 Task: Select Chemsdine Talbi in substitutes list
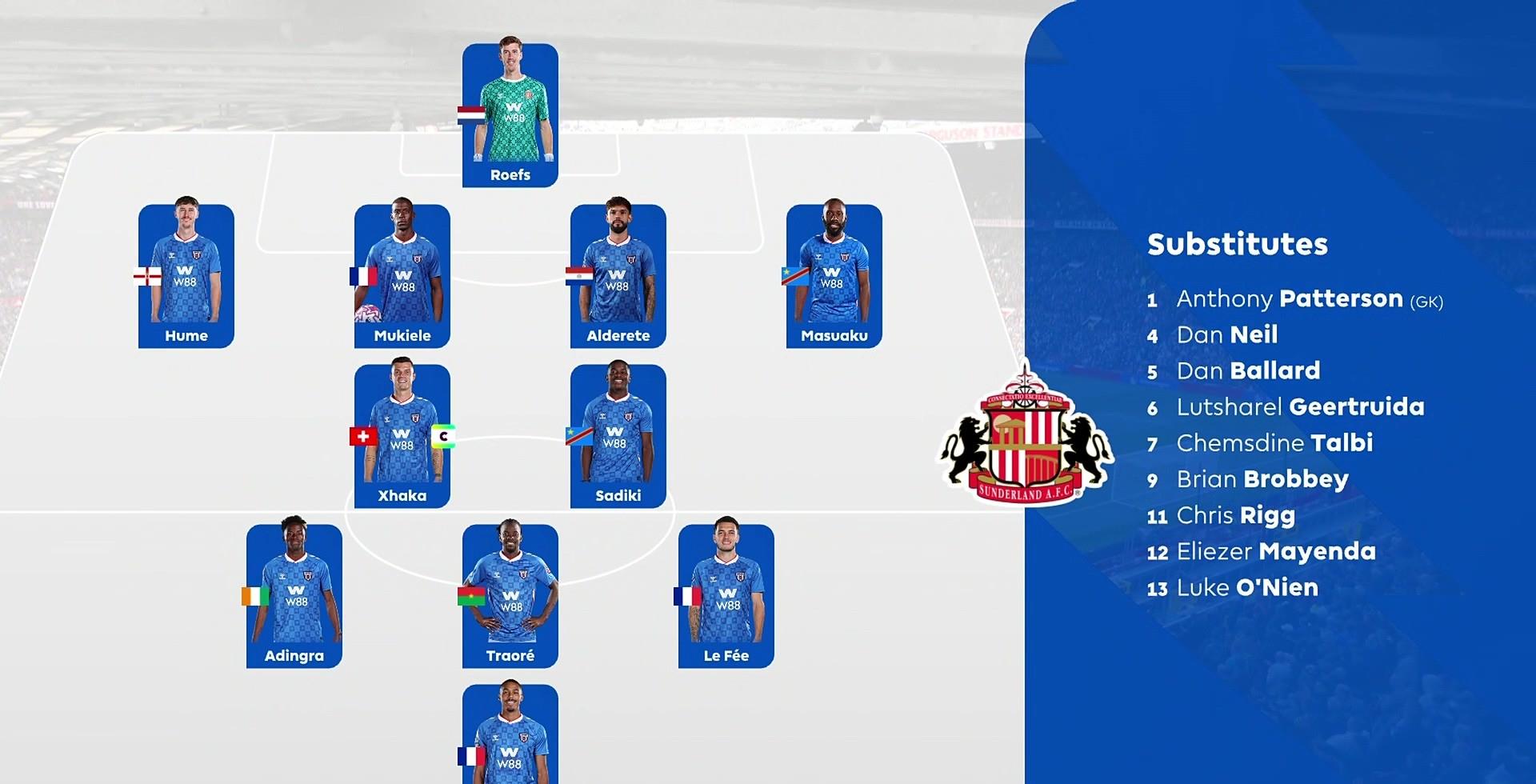coord(1274,443)
